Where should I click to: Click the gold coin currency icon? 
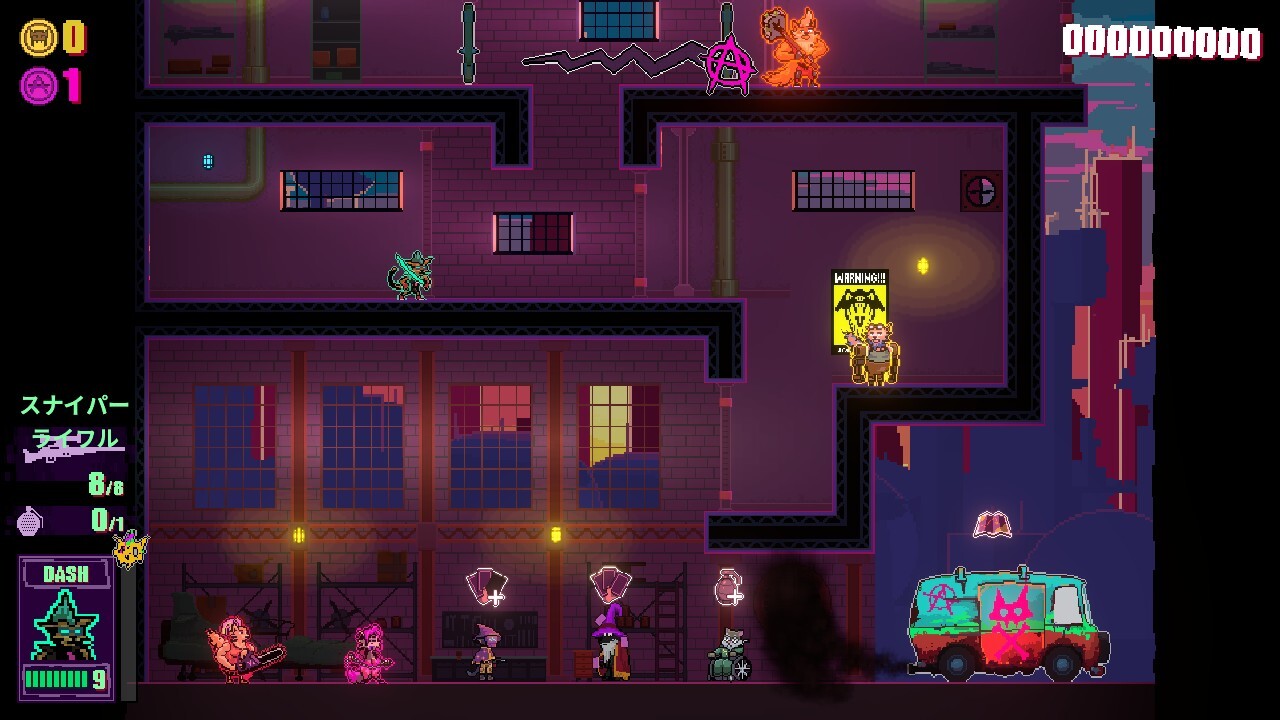tap(37, 38)
